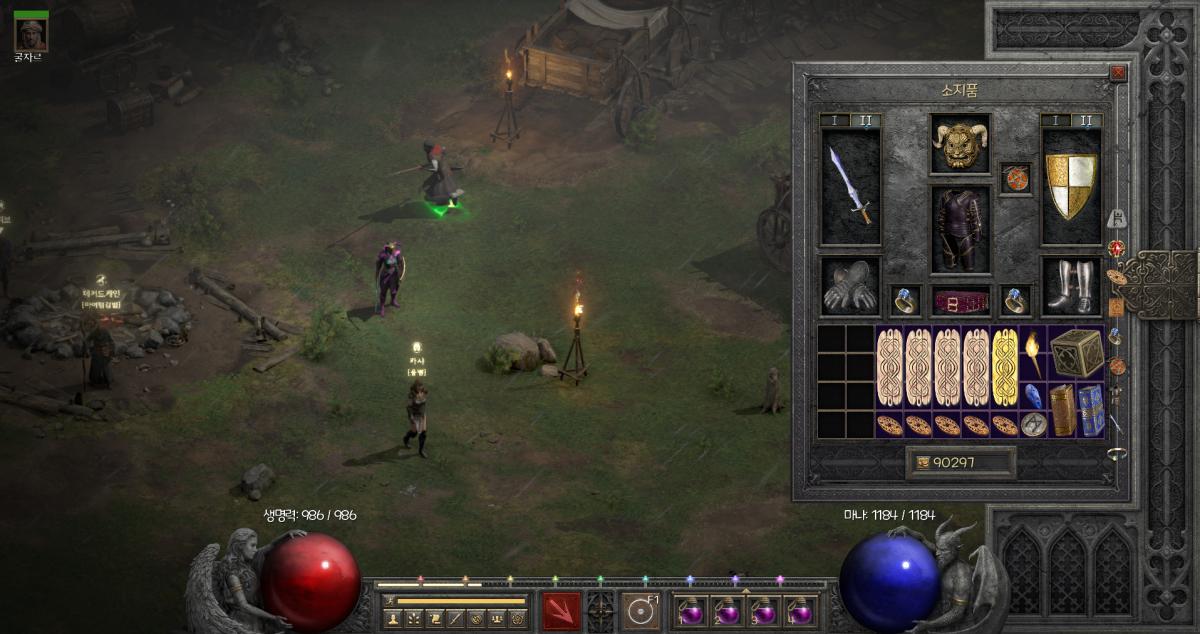Click the blue-covered tome in the inventory
Viewport: 1200px width, 634px height.
tap(1090, 410)
